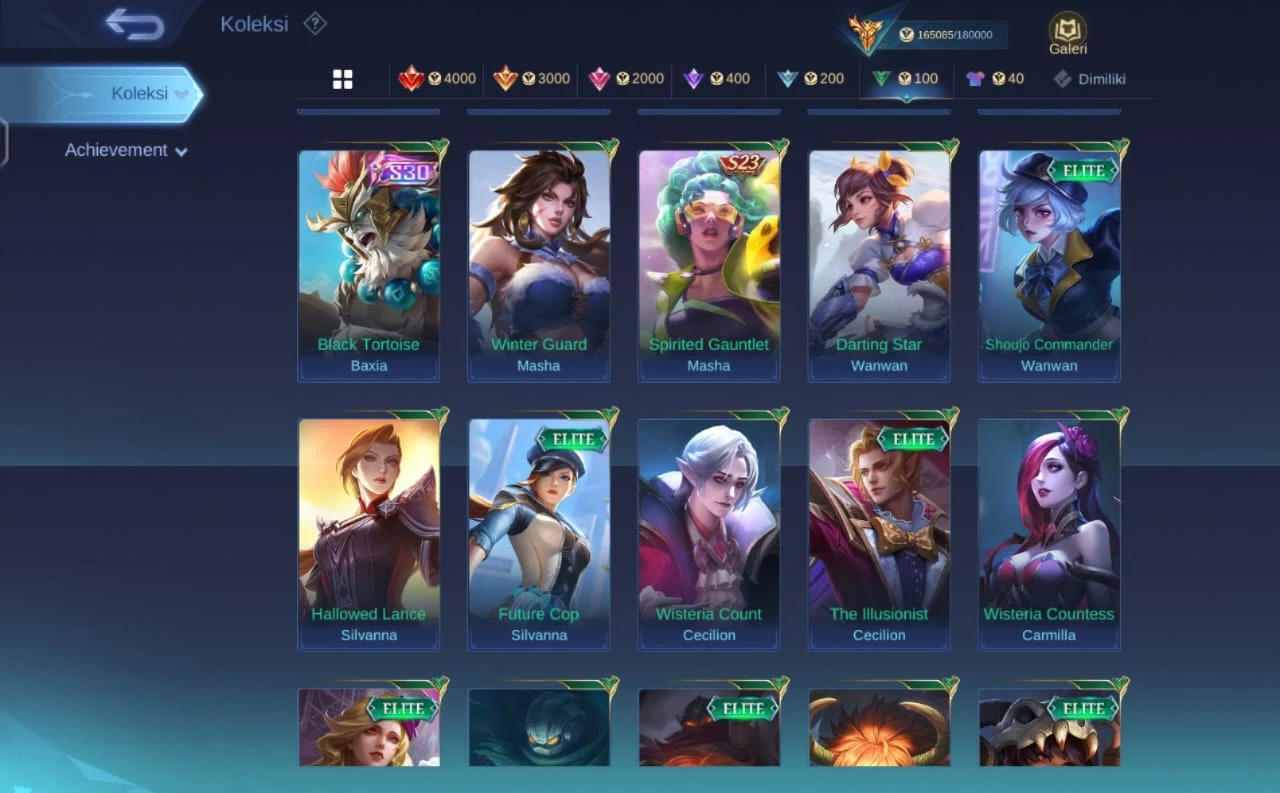Choose Silvanna's Future Cop skin card
Viewport: 1280px width, 793px height.
point(539,534)
